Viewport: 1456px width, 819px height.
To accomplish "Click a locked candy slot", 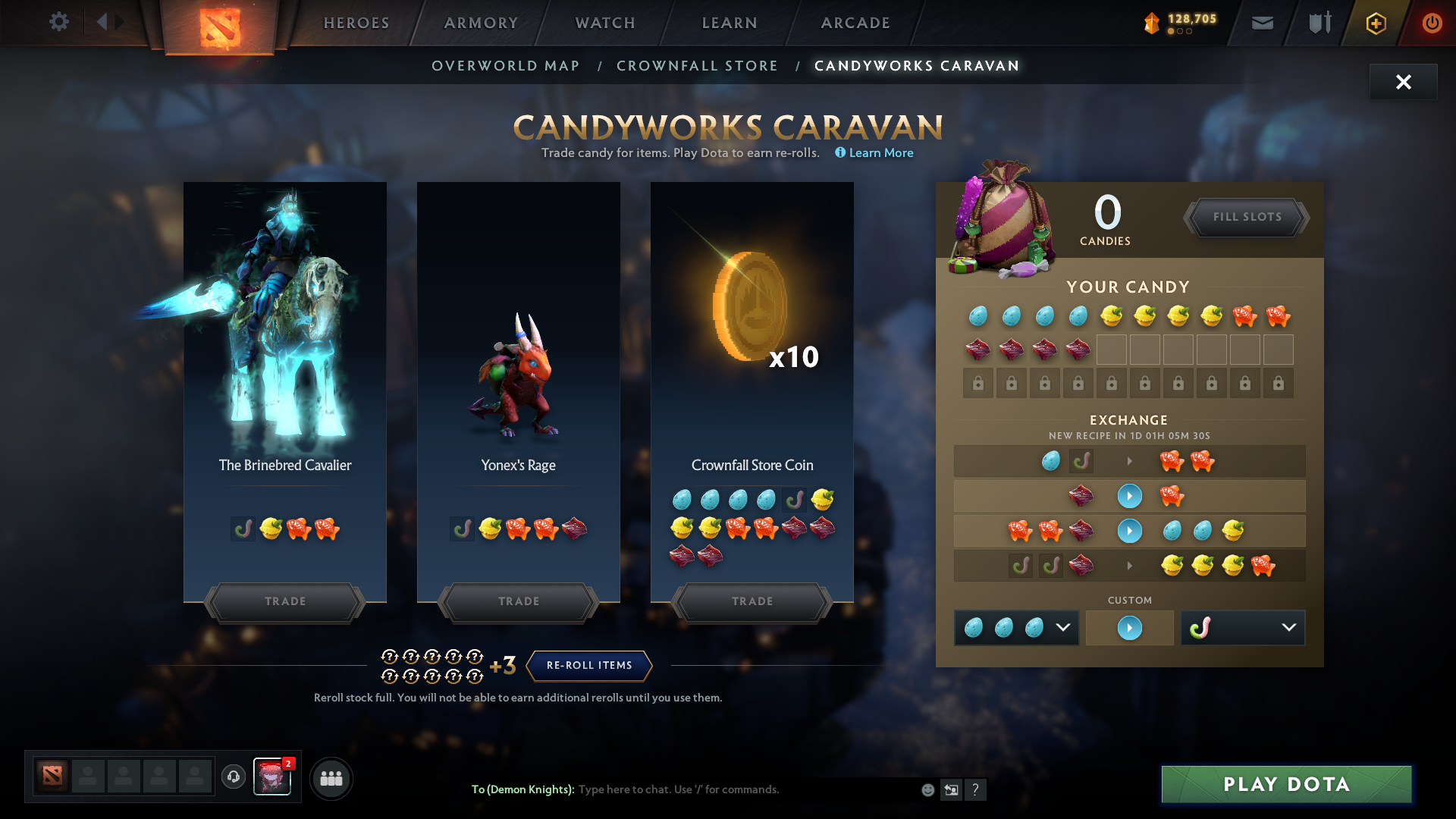I will click(977, 383).
